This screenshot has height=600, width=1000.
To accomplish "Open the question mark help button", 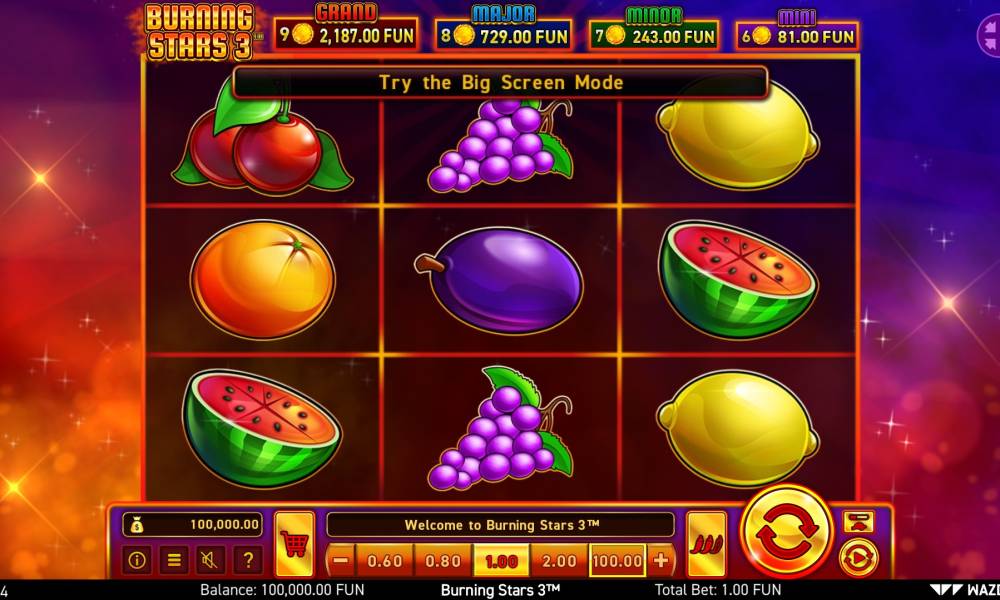I will (247, 560).
